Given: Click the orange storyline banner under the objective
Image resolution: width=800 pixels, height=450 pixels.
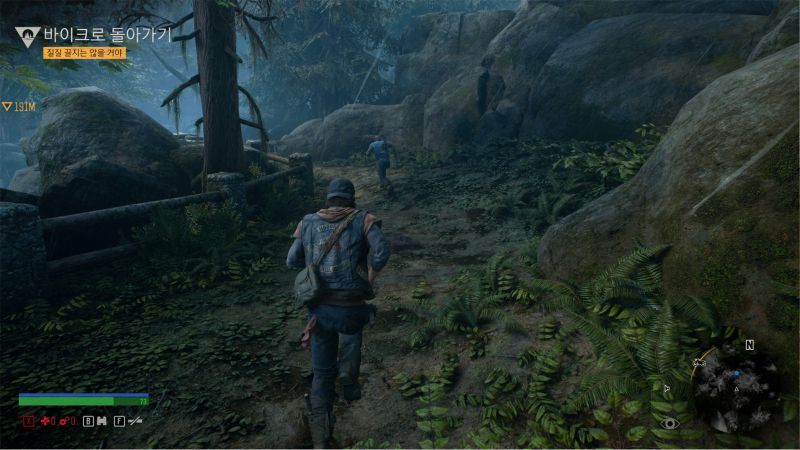Looking at the screenshot, I should click(84, 54).
